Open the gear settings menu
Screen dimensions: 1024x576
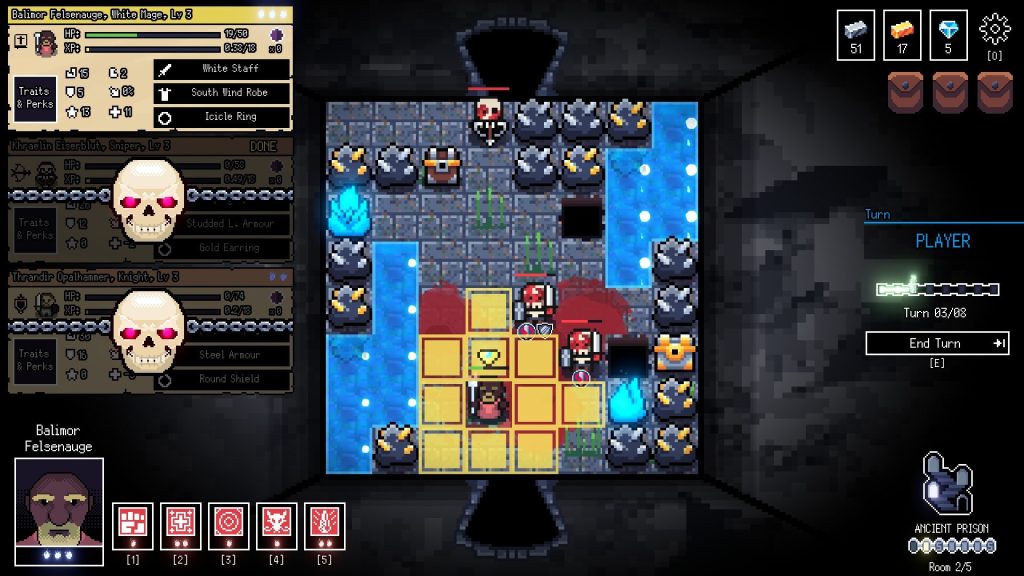click(995, 29)
